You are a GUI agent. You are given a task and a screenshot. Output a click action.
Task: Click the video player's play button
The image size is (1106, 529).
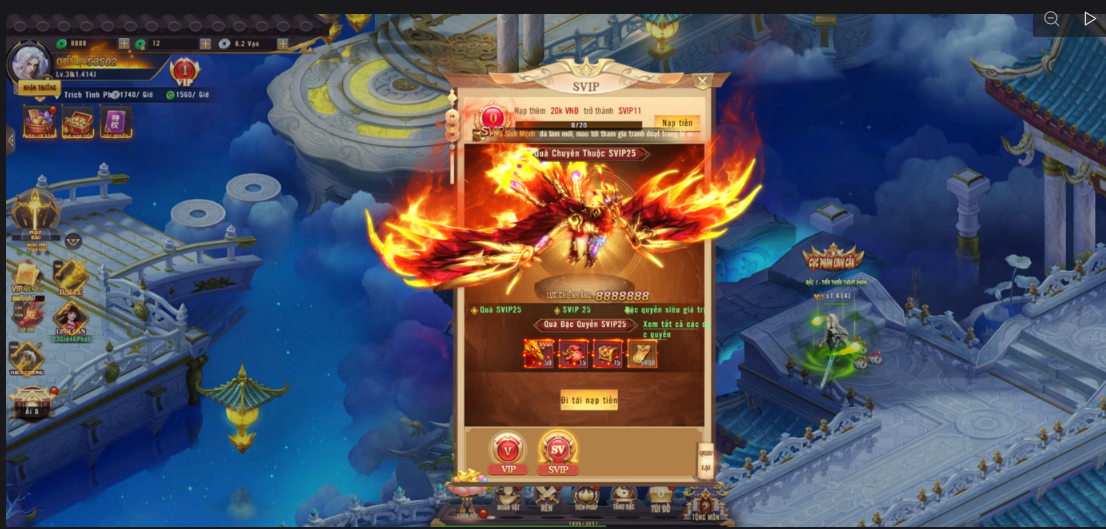click(x=1090, y=19)
